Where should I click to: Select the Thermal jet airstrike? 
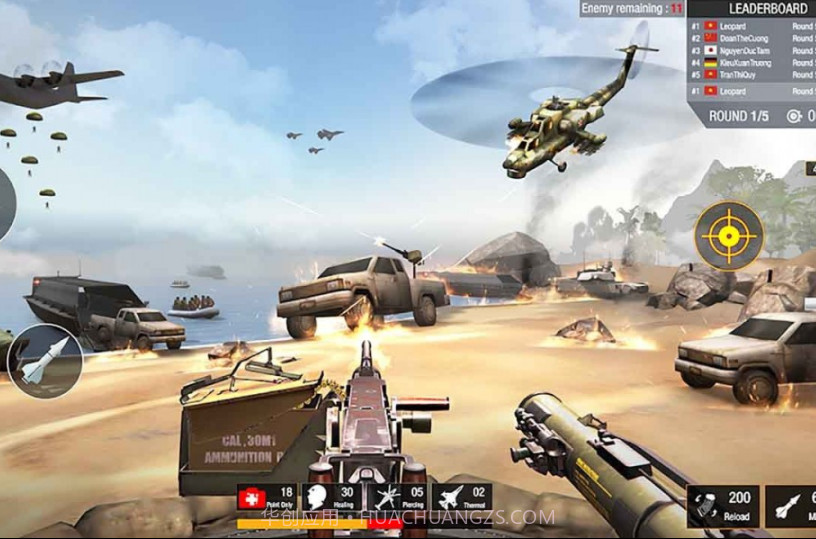(460, 498)
